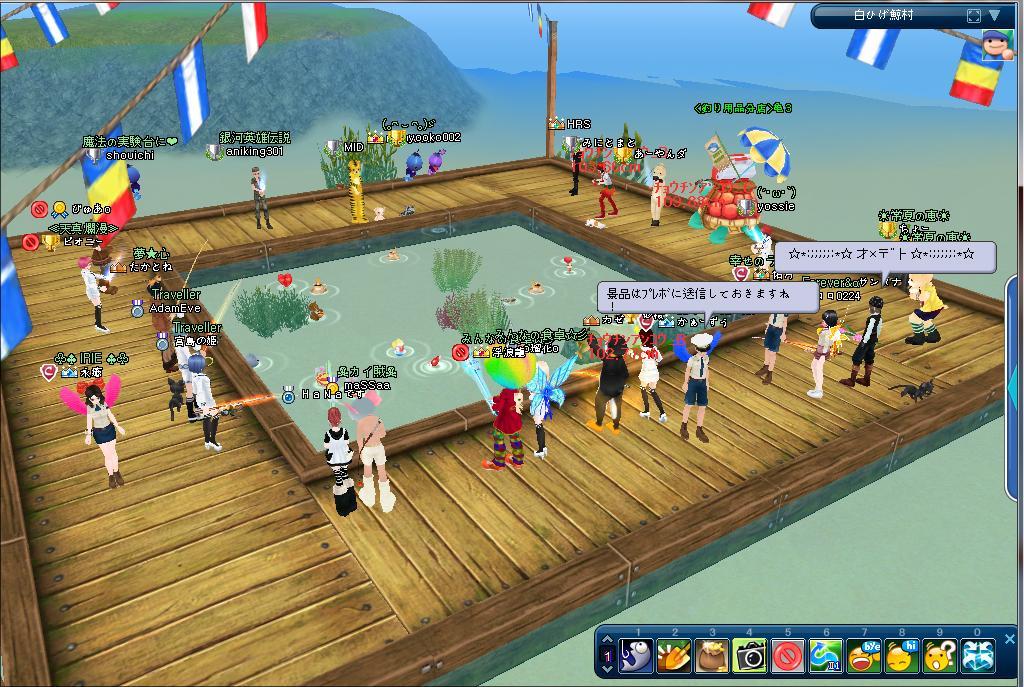The image size is (1024, 687).
Task: Use the "bye" waving emote
Action: (x=864, y=656)
